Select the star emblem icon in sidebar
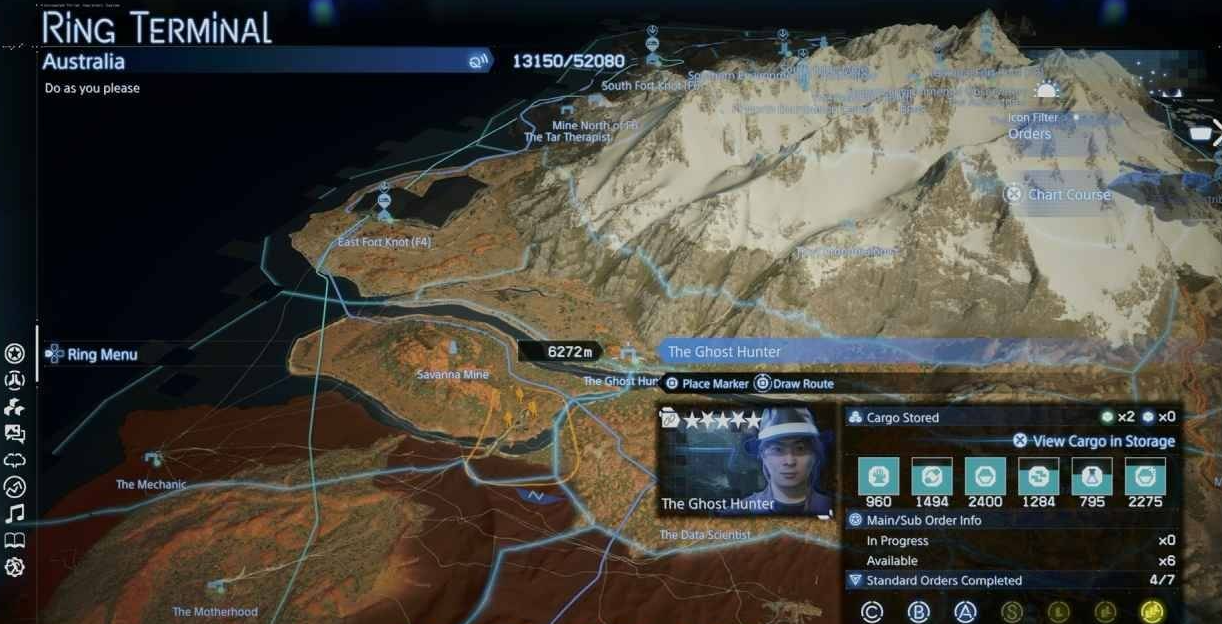 [15, 353]
